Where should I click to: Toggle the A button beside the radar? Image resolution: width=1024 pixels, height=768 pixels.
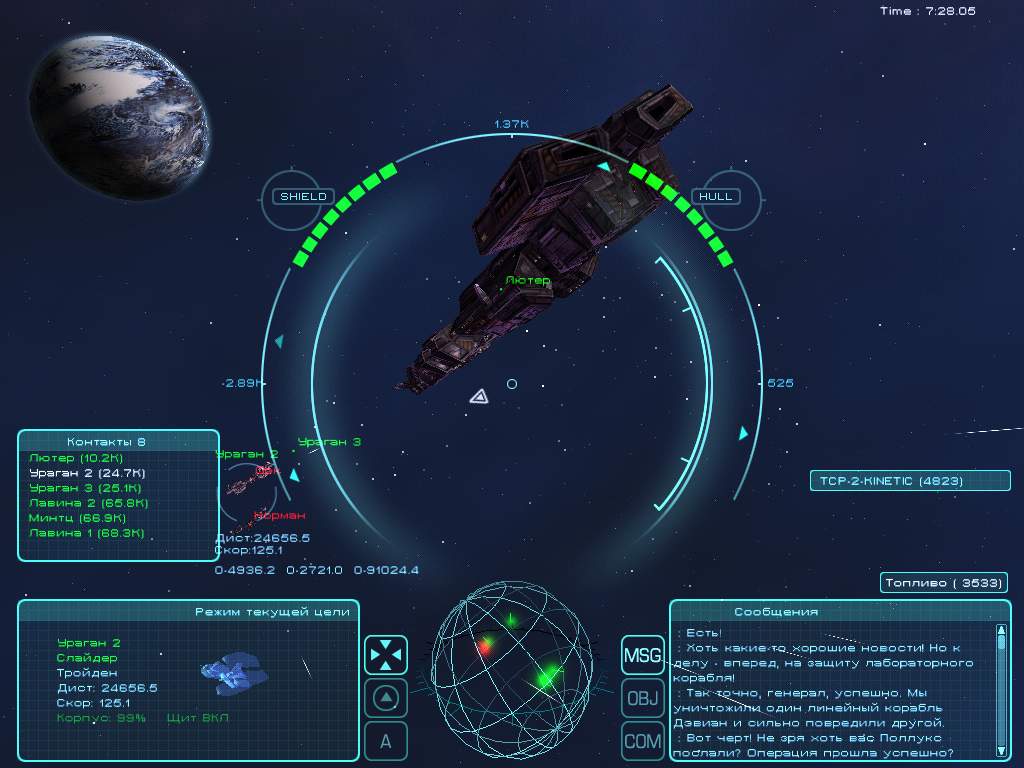[386, 741]
